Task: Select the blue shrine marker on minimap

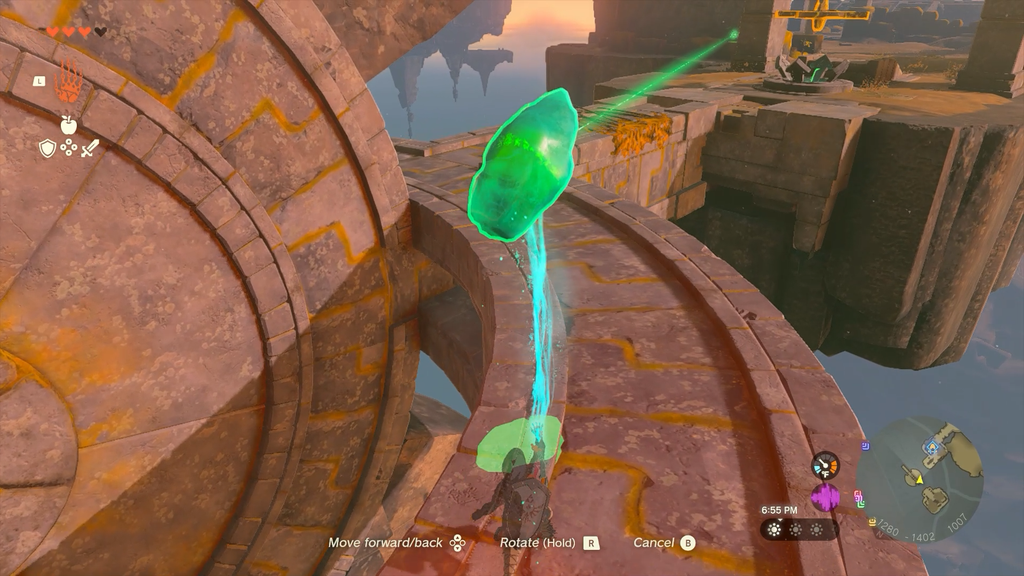Action: click(930, 449)
